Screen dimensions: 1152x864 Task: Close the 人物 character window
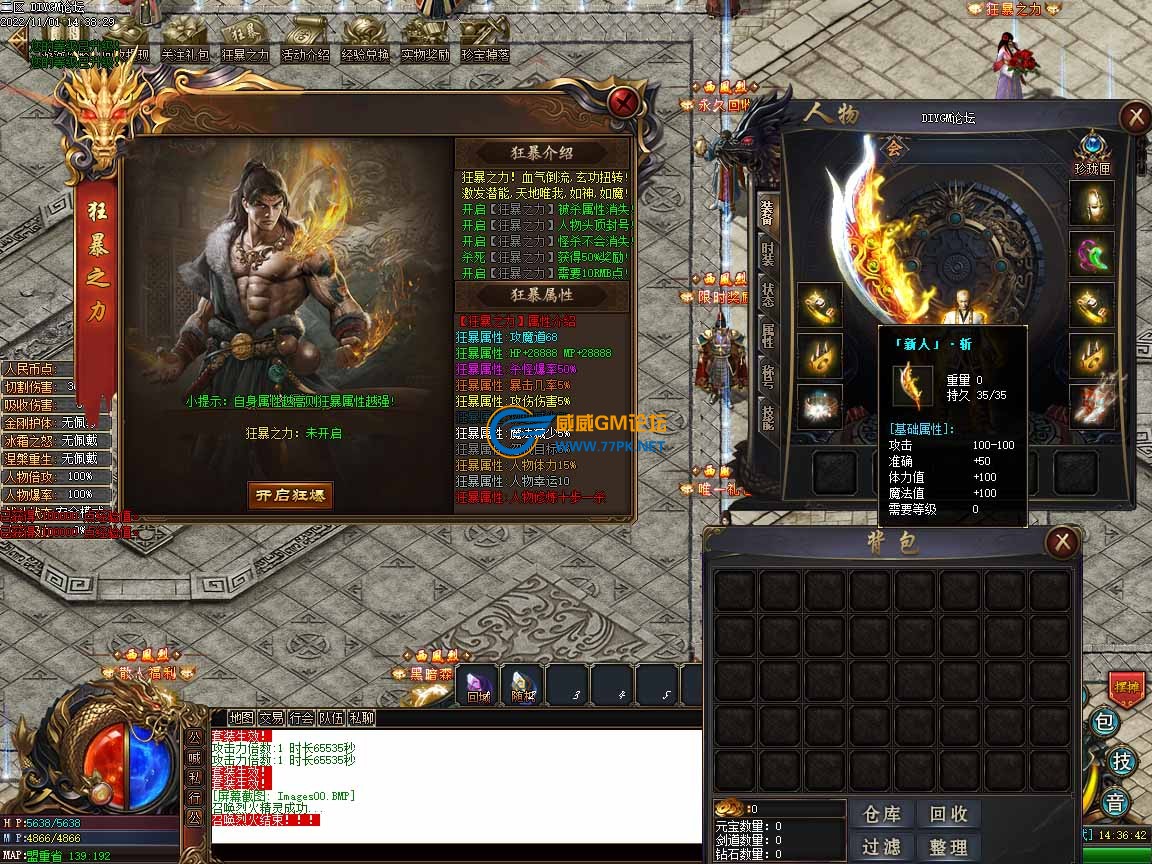click(1135, 118)
